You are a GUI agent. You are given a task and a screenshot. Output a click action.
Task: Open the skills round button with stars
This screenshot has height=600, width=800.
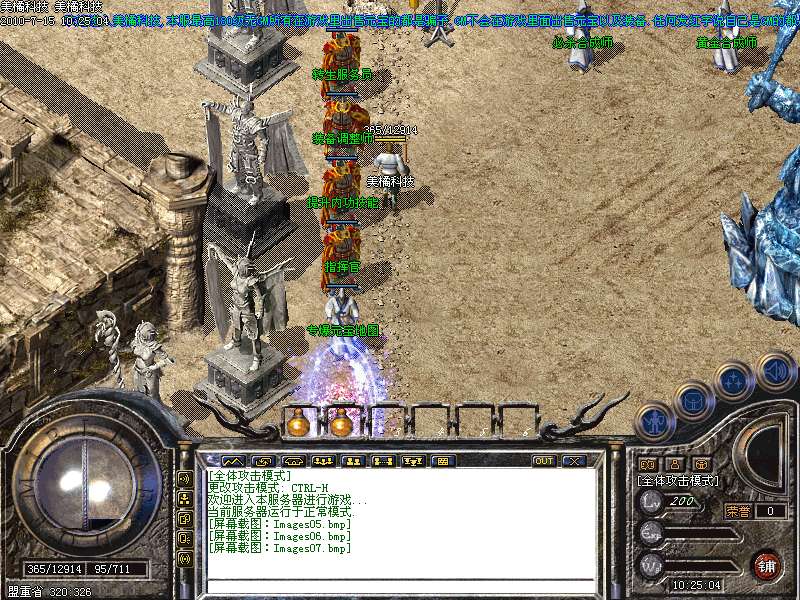[x=735, y=381]
